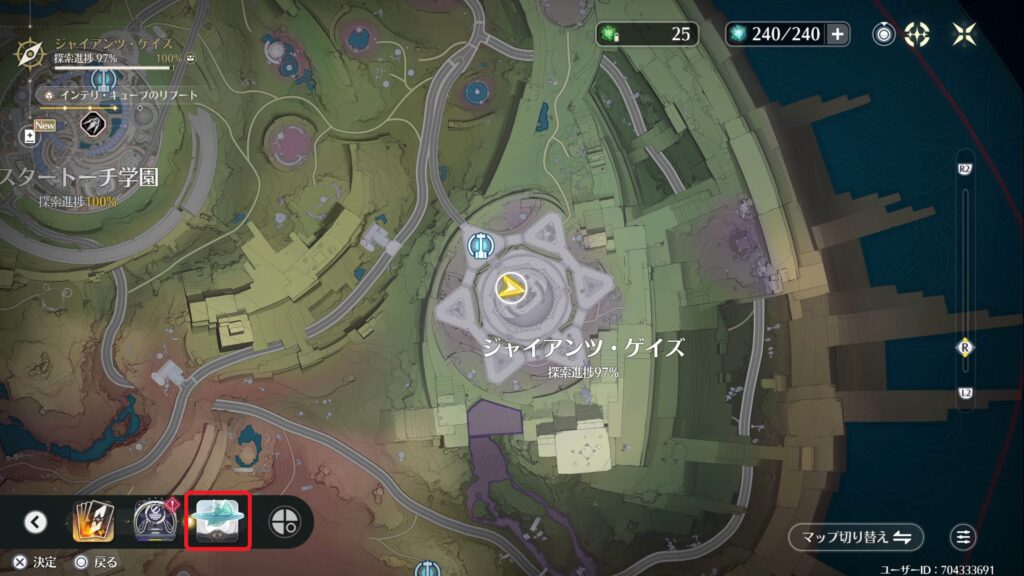Image resolution: width=1024 pixels, height=576 pixels.
Task: Open the flaming cards icon
Action: tap(91, 521)
